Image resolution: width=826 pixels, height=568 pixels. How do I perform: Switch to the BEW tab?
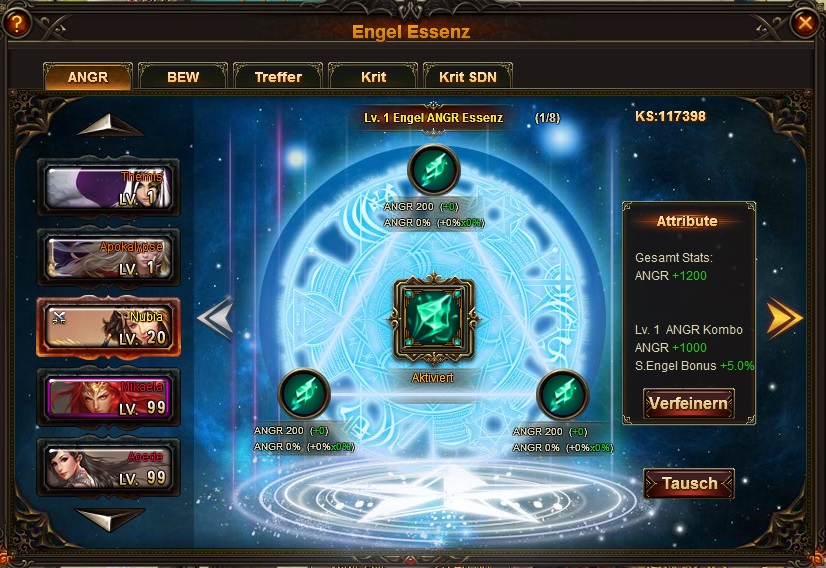pyautogui.click(x=183, y=77)
